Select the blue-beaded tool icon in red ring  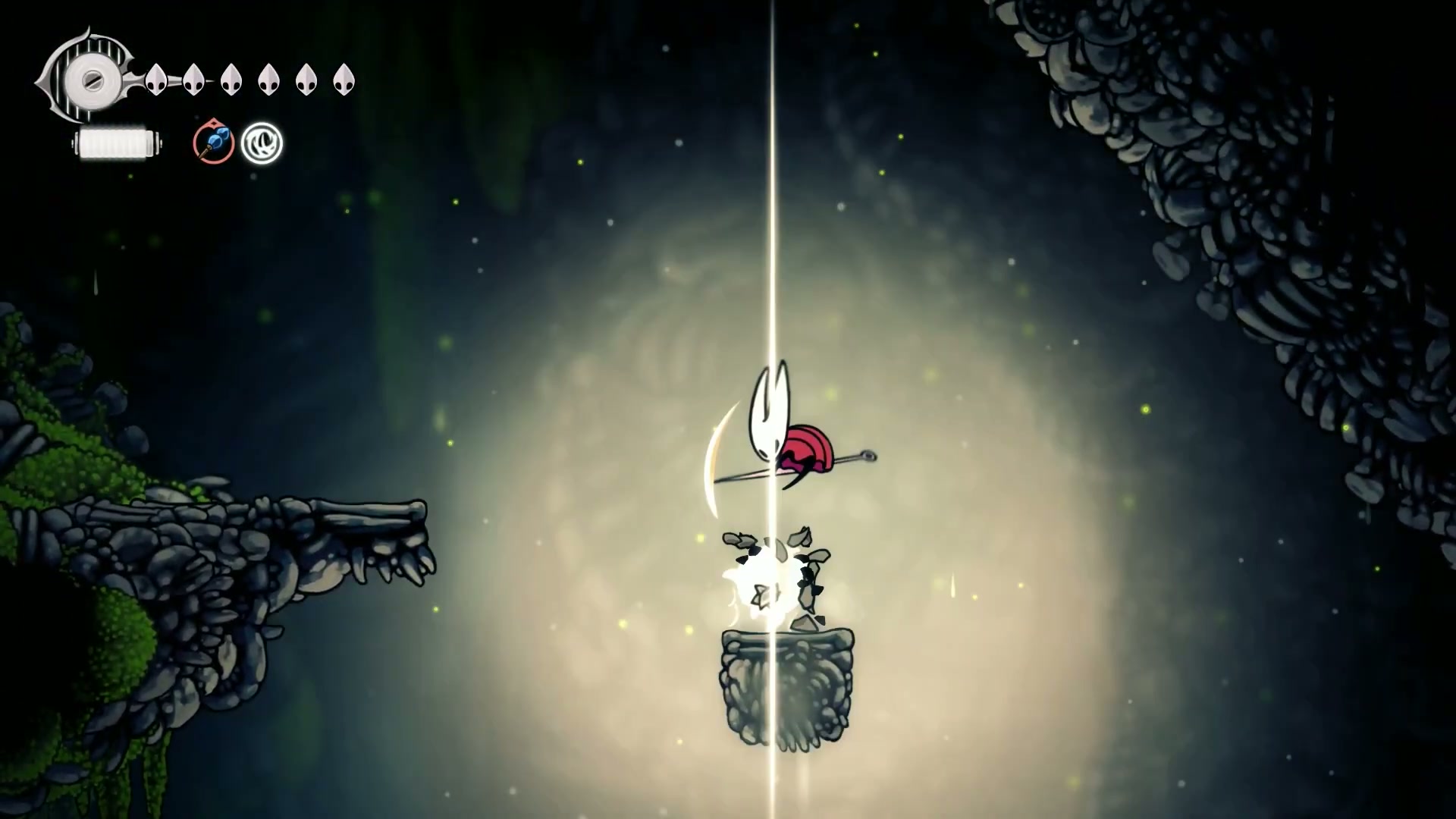coord(213,142)
